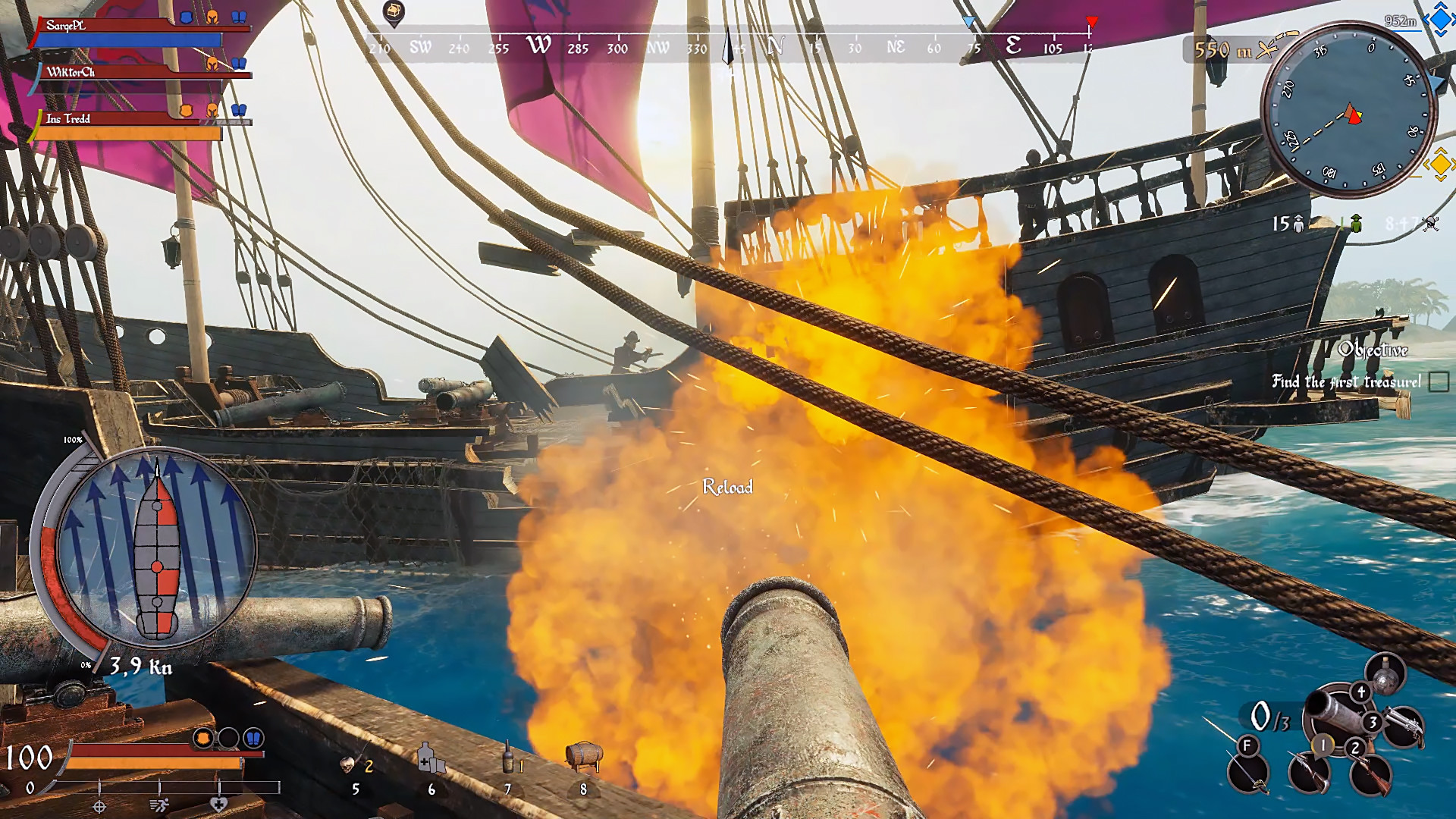Select the rum bottle in slot 7
Screen dimensions: 1456x819
pyautogui.click(x=508, y=758)
